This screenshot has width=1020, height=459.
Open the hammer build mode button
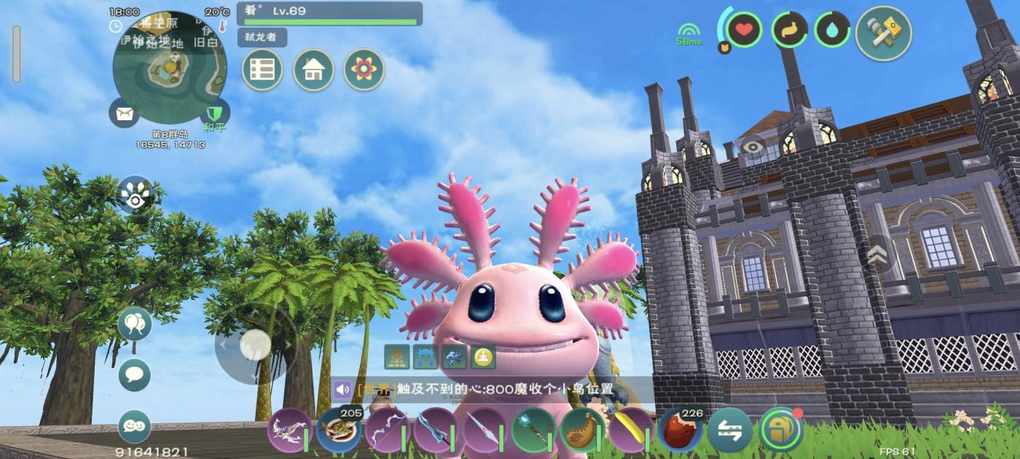[x=883, y=33]
